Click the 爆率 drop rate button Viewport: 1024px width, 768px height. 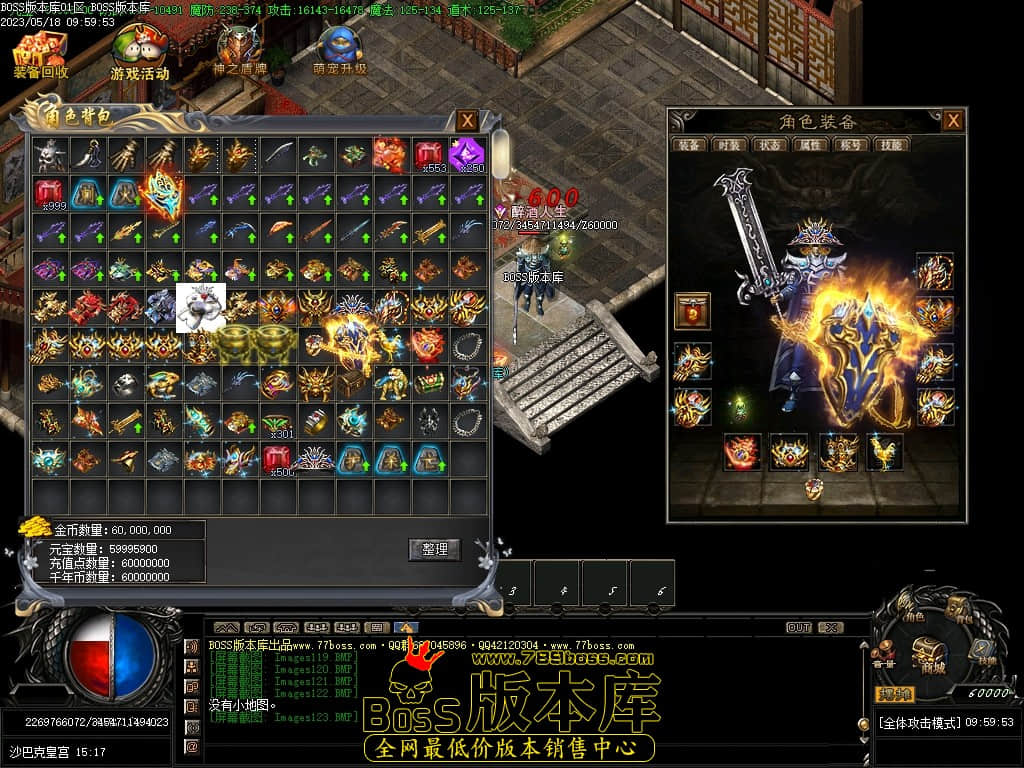tap(896, 693)
